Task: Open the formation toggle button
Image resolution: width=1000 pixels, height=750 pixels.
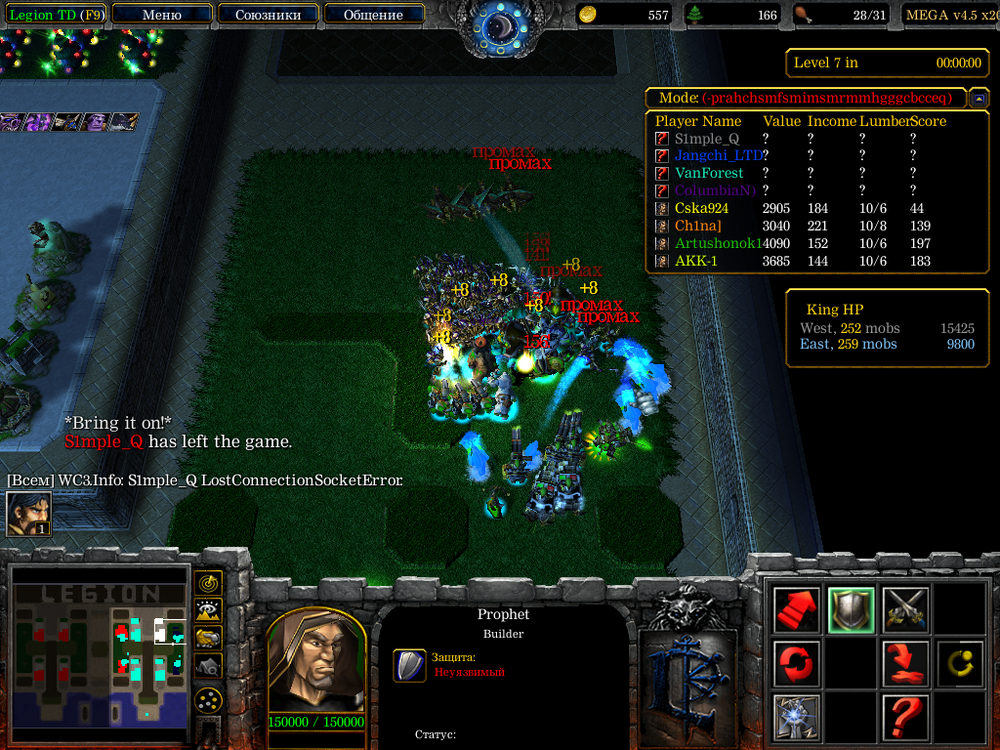Action: coord(209,700)
